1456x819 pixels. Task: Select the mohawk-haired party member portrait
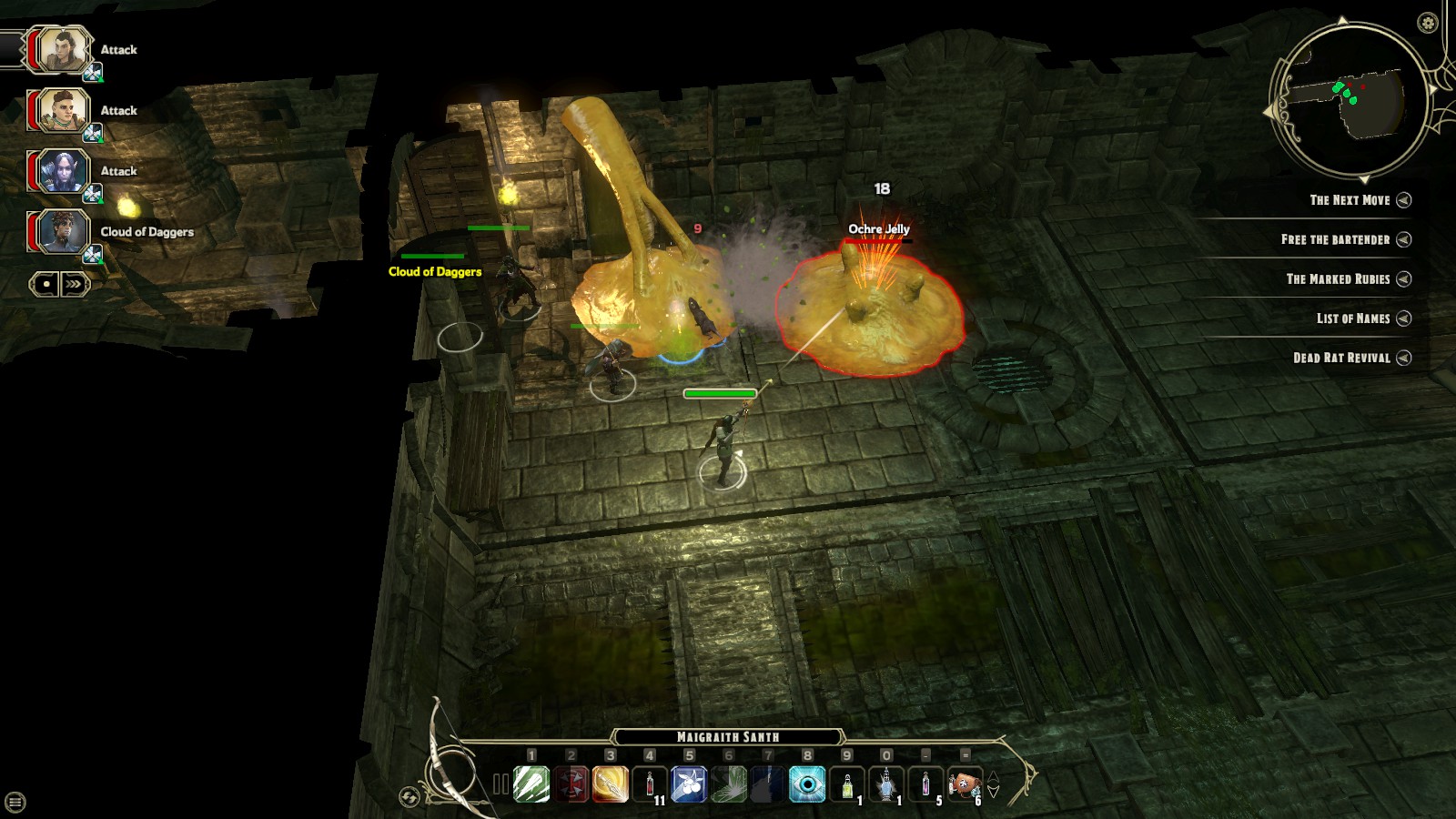pos(63,110)
